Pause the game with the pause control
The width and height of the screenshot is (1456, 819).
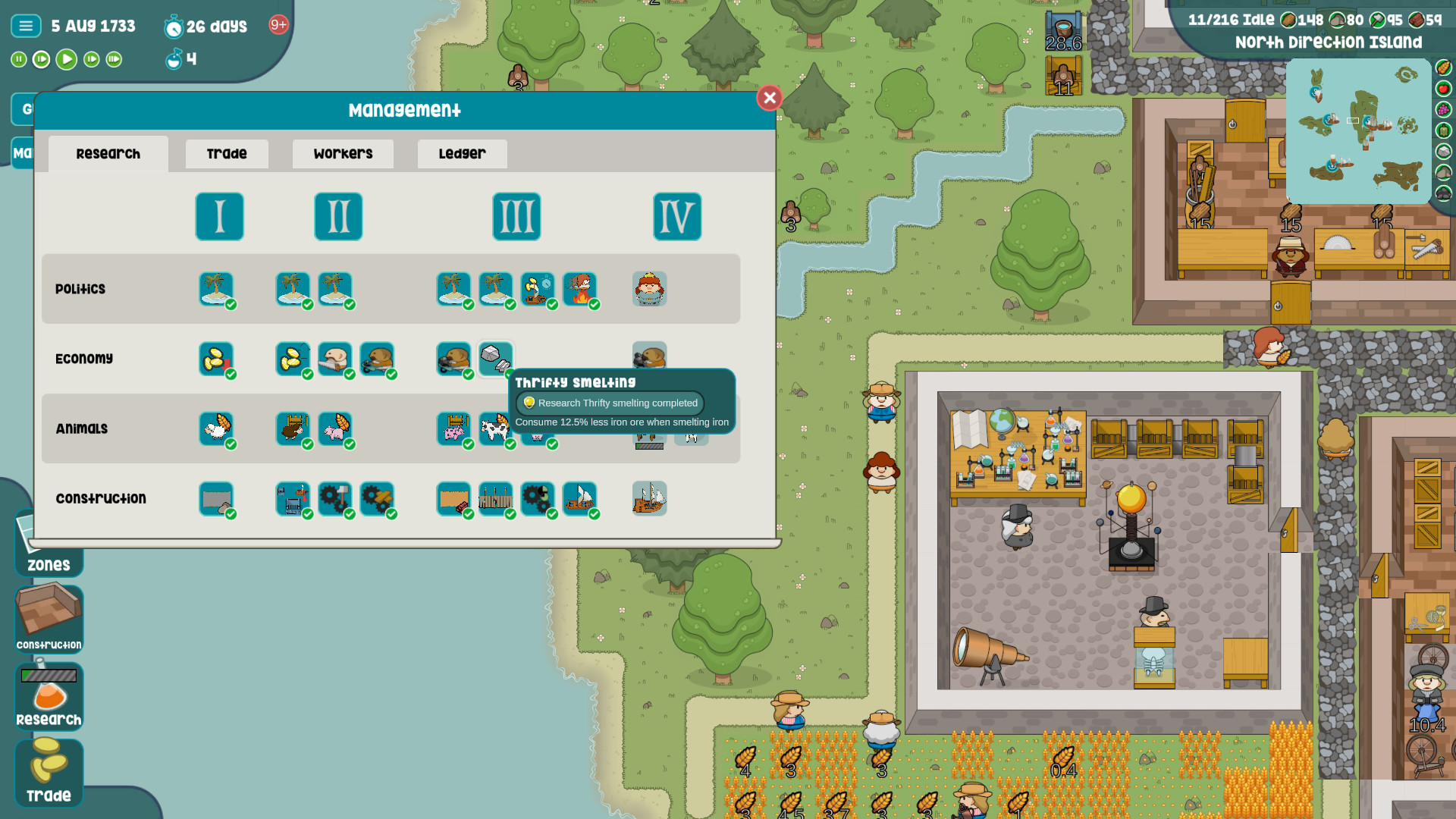17,59
